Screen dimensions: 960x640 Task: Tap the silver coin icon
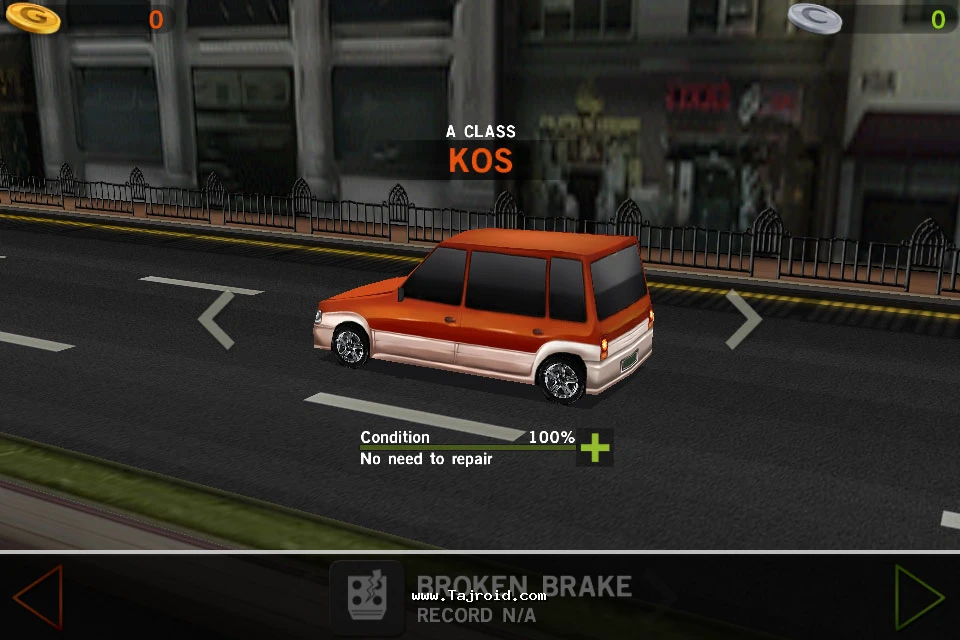pyautogui.click(x=814, y=17)
